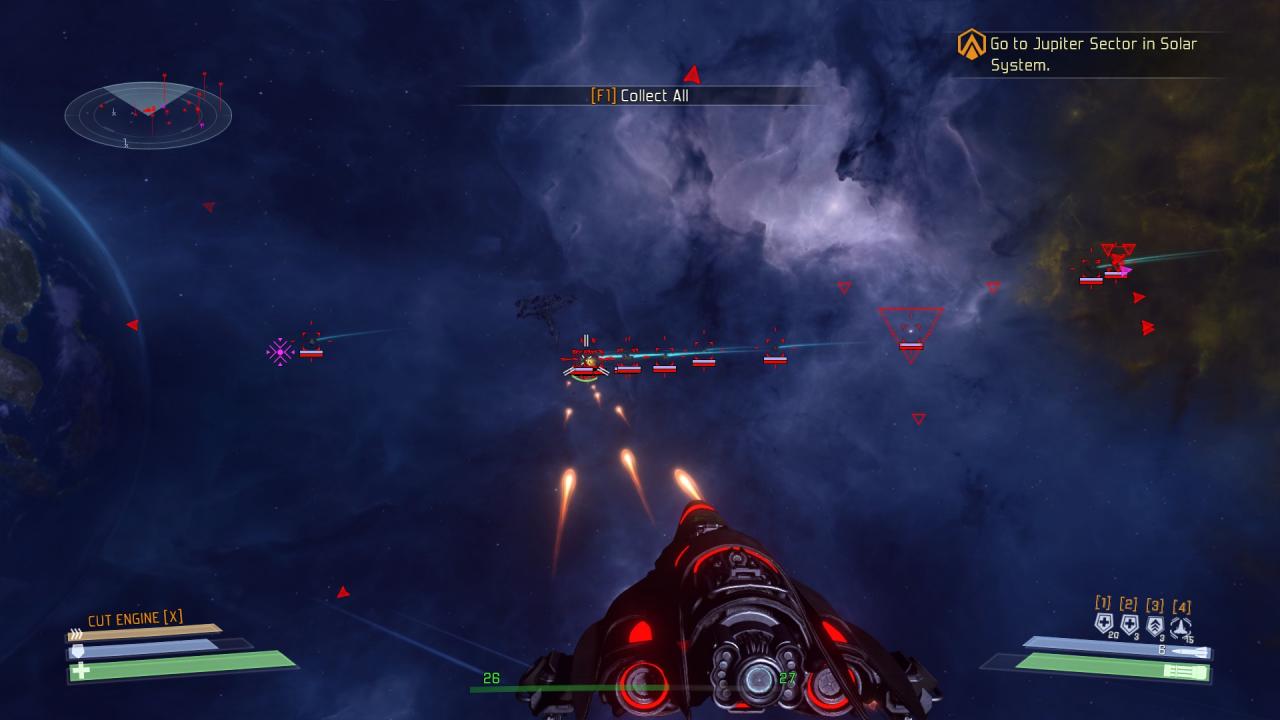Open the radar display
The height and width of the screenshot is (720, 1280).
pyautogui.click(x=148, y=113)
